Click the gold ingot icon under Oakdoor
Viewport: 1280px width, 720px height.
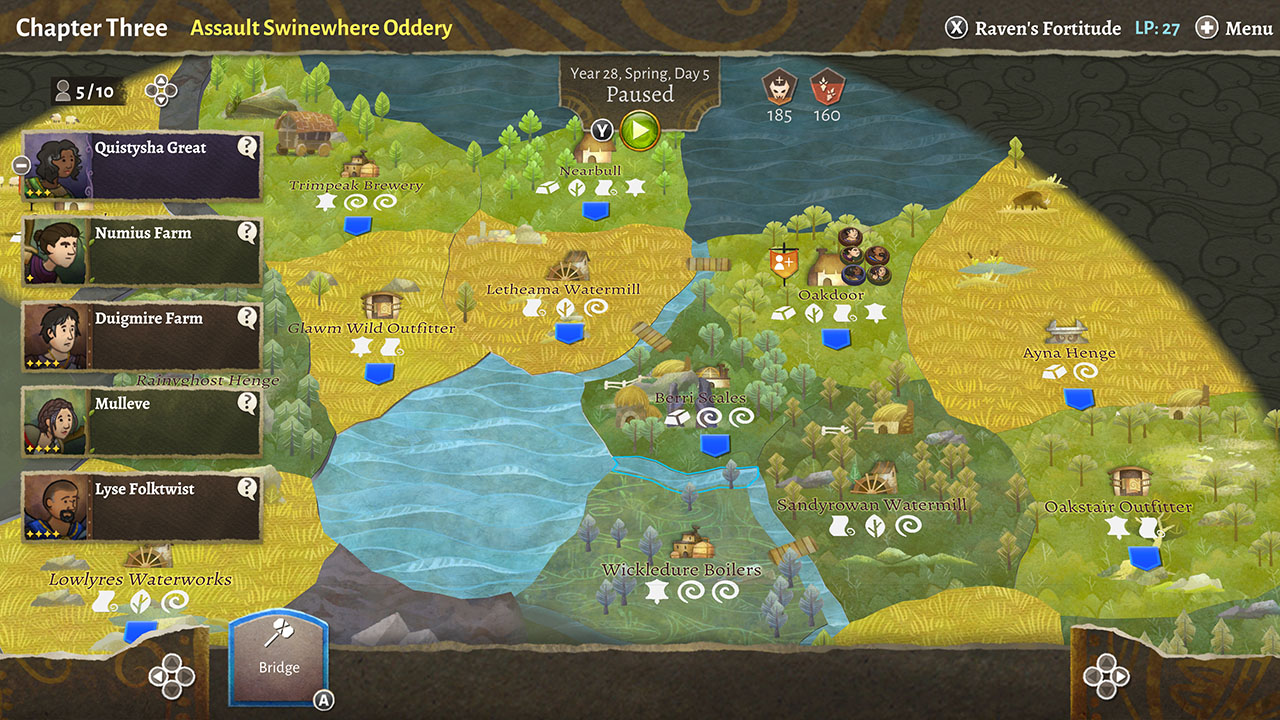pos(784,313)
